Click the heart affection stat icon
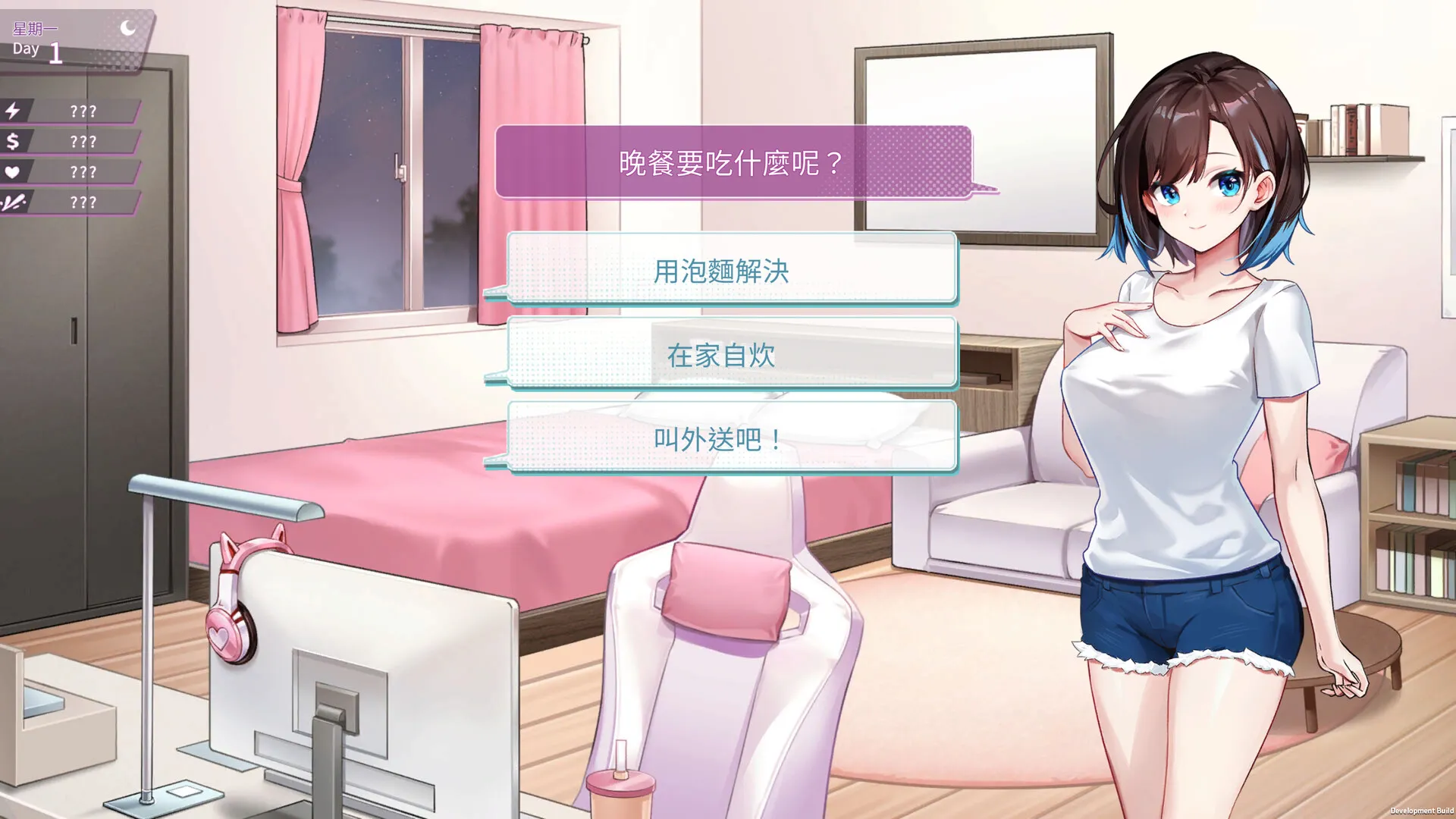 click(12, 171)
